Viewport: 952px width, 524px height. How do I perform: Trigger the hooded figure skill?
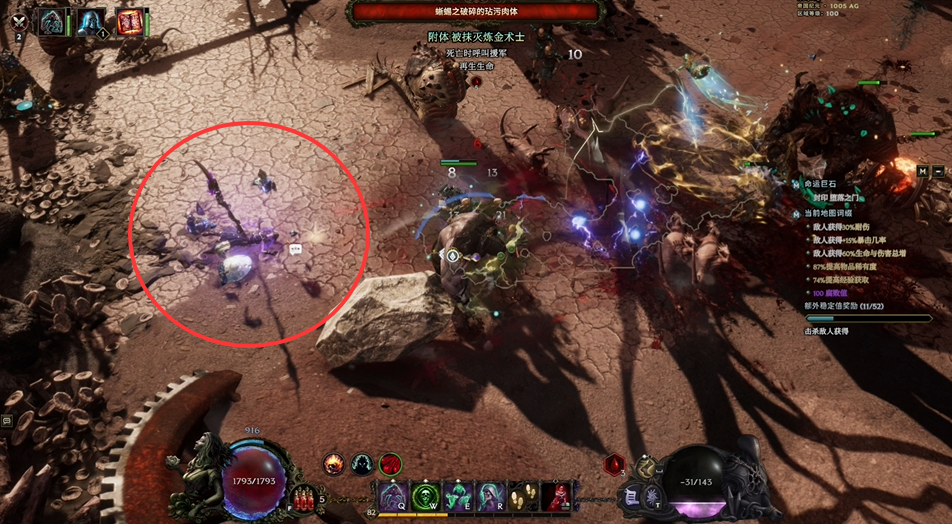coord(490,497)
